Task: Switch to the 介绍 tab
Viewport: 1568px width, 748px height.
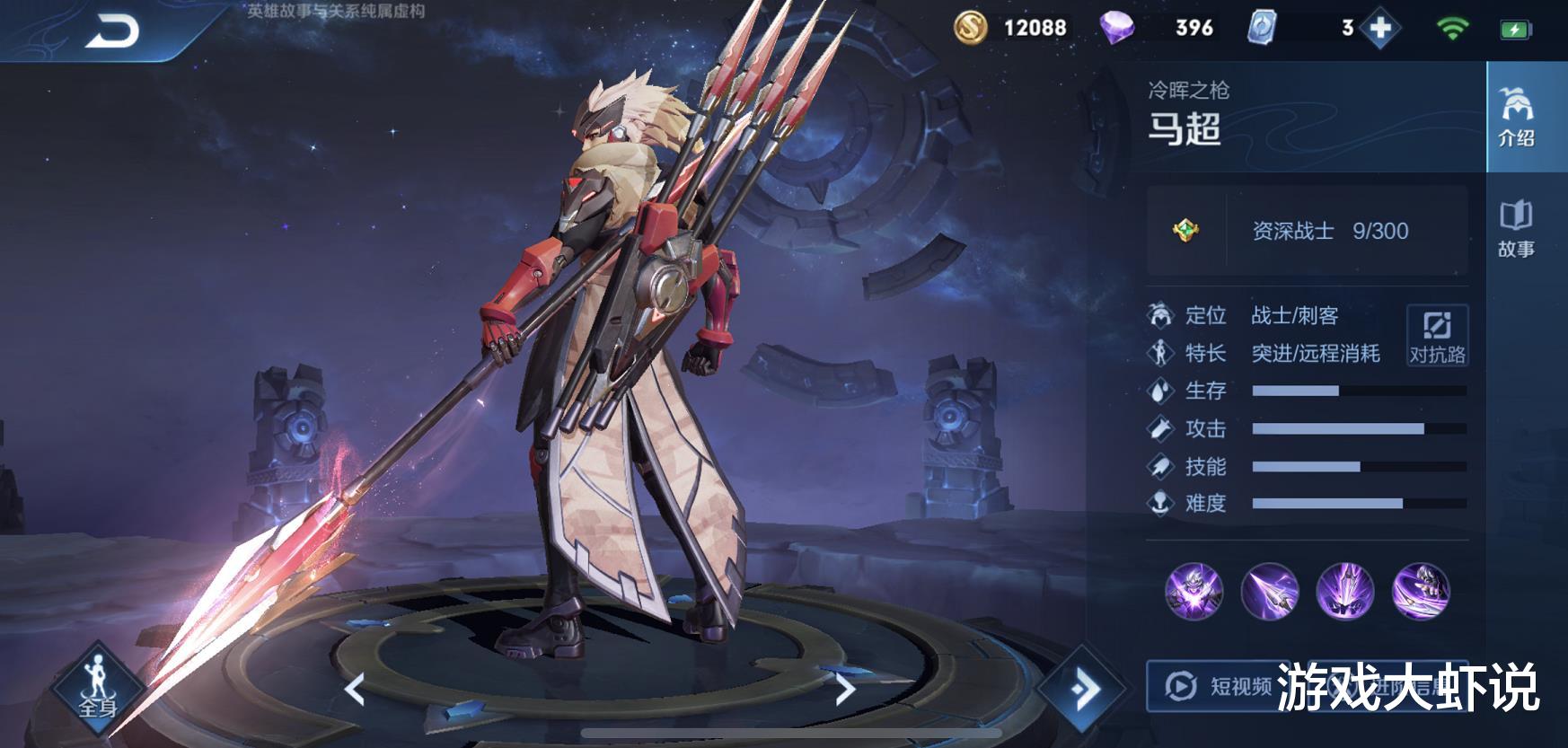Action: pyautogui.click(x=1516, y=117)
